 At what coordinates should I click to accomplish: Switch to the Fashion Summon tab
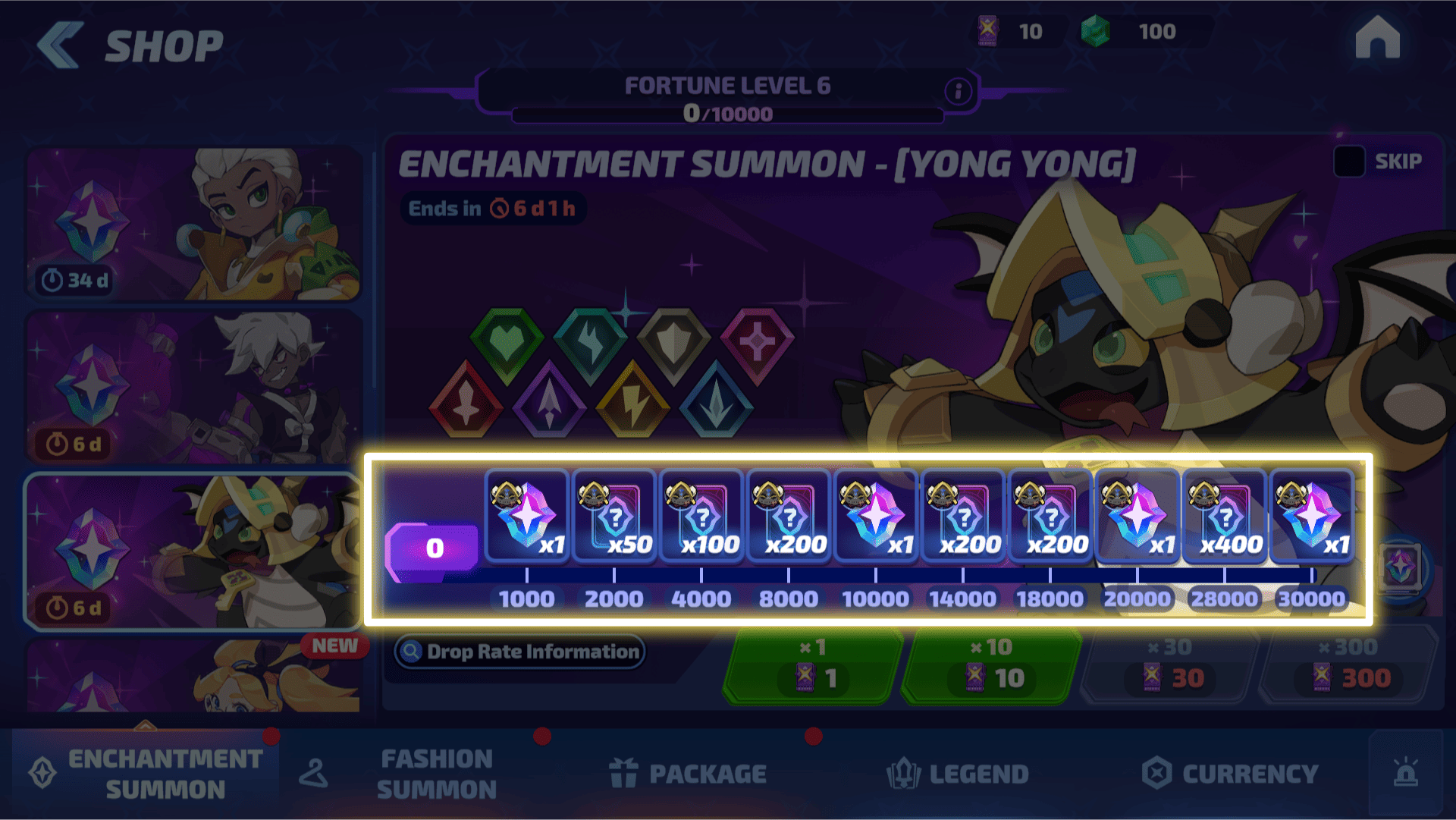436,774
